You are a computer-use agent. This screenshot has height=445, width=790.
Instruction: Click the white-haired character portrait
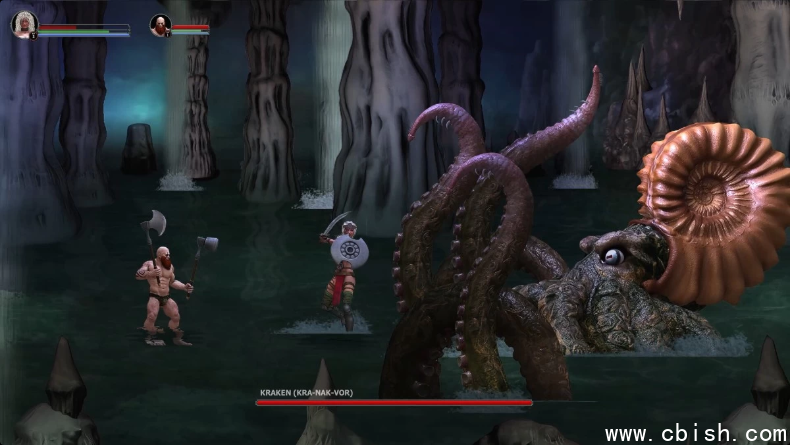coord(23,25)
